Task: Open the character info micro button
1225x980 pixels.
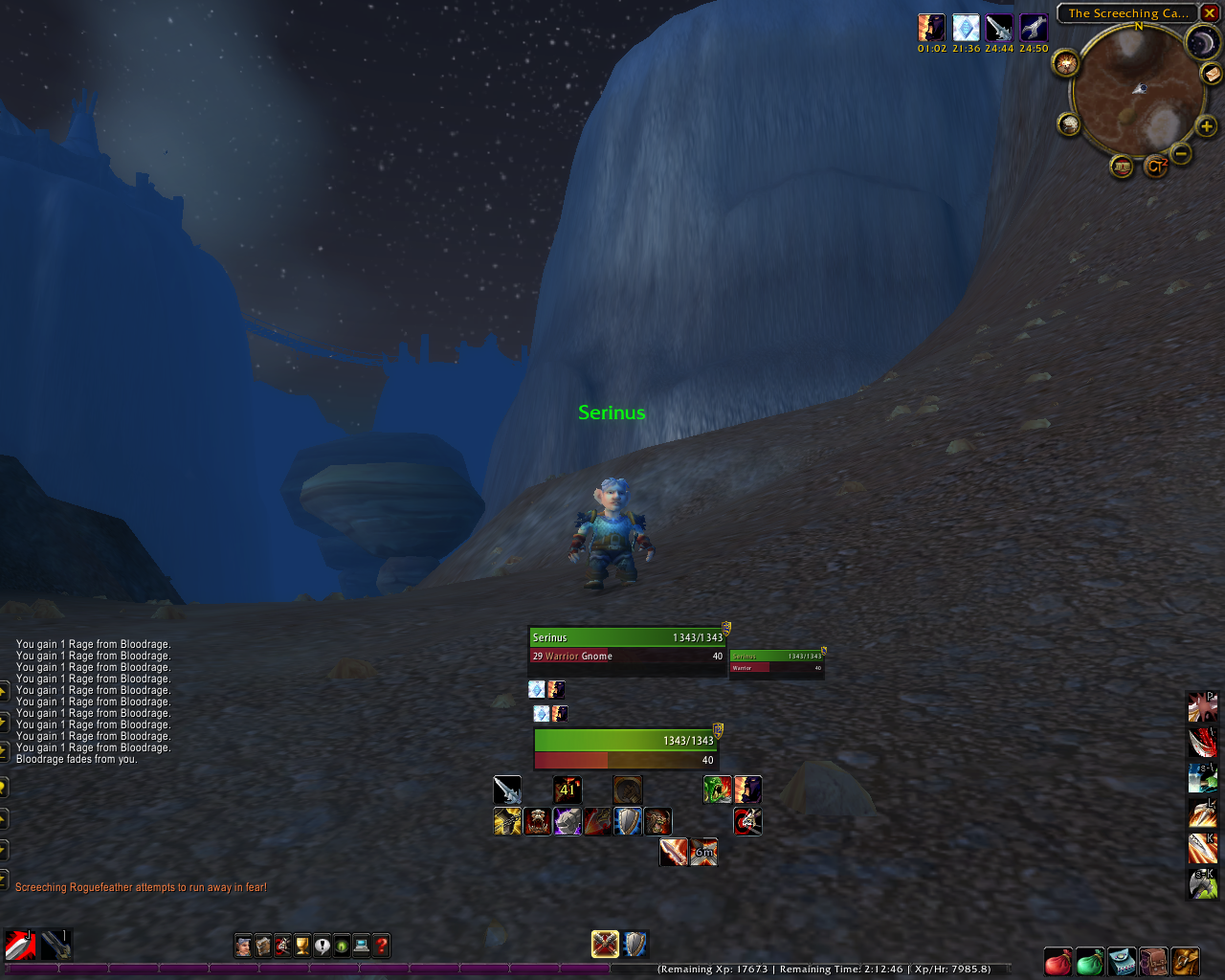Action: click(x=243, y=947)
